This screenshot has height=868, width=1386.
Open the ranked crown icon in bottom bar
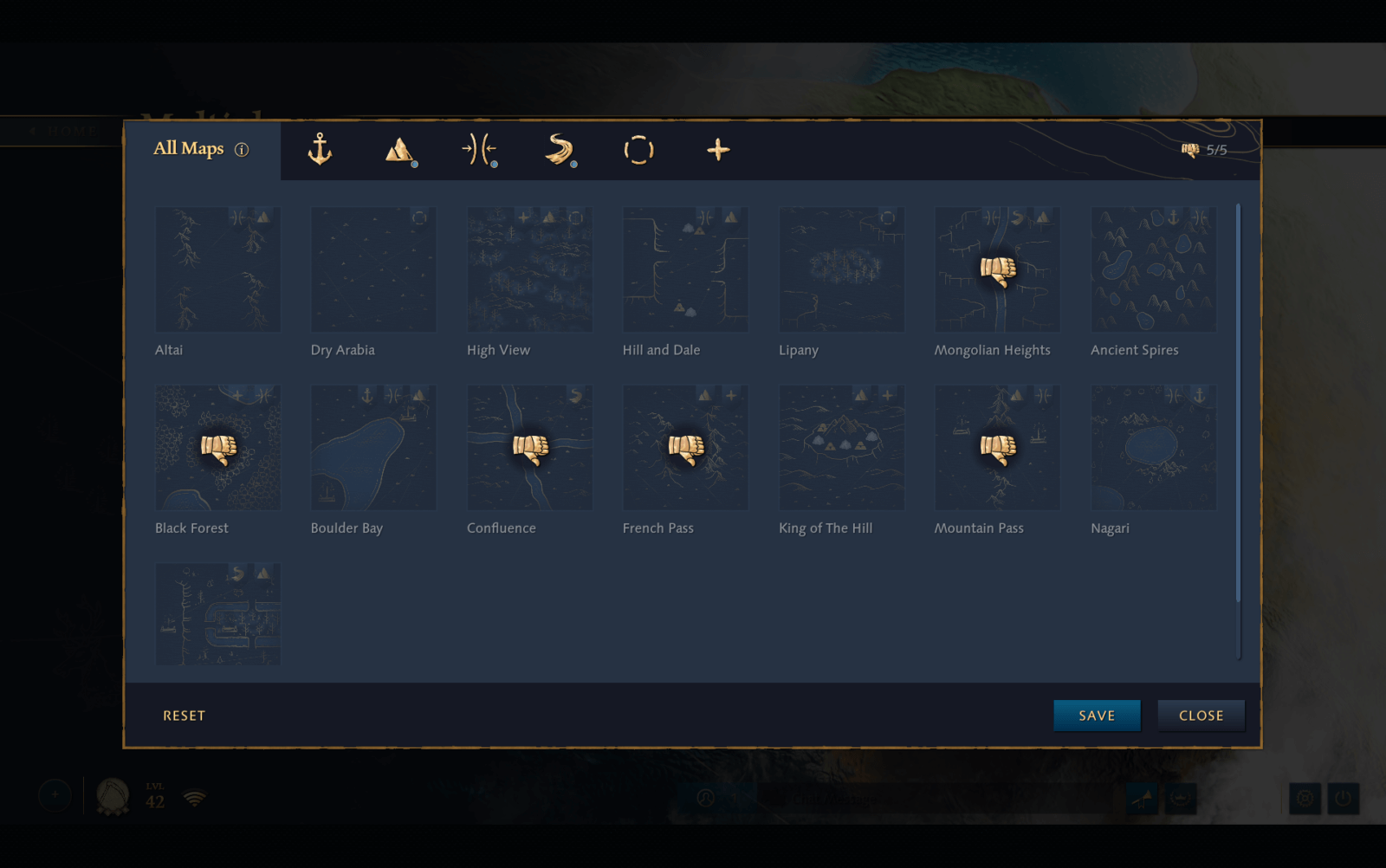(x=1180, y=798)
